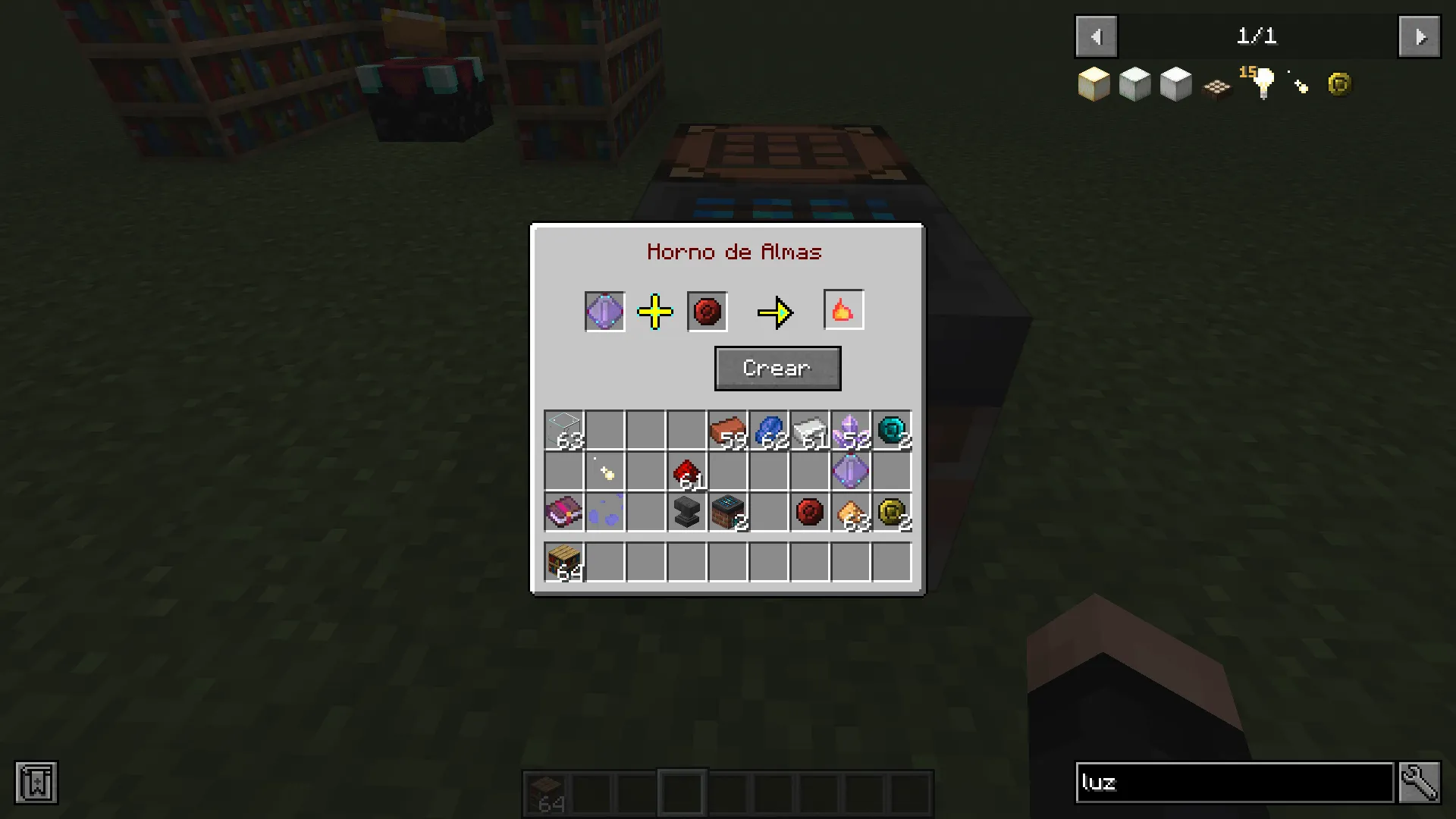Select the anvil item in the inventory
The width and height of the screenshot is (1456, 819).
686,513
